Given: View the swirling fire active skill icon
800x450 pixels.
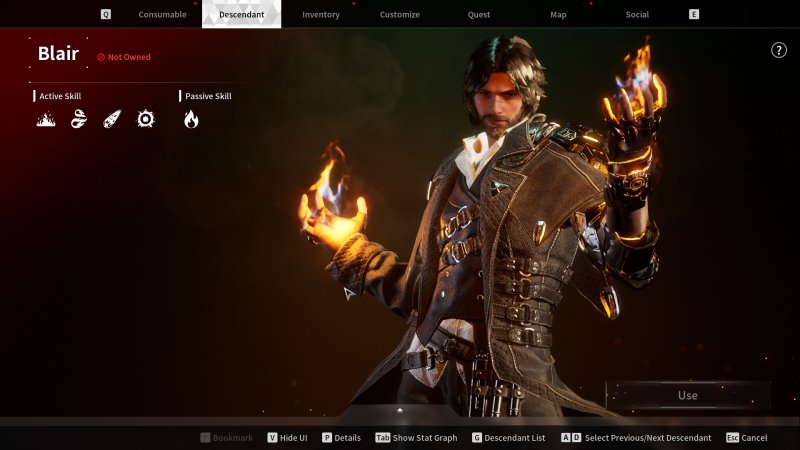Looking at the screenshot, I should (x=79, y=120).
